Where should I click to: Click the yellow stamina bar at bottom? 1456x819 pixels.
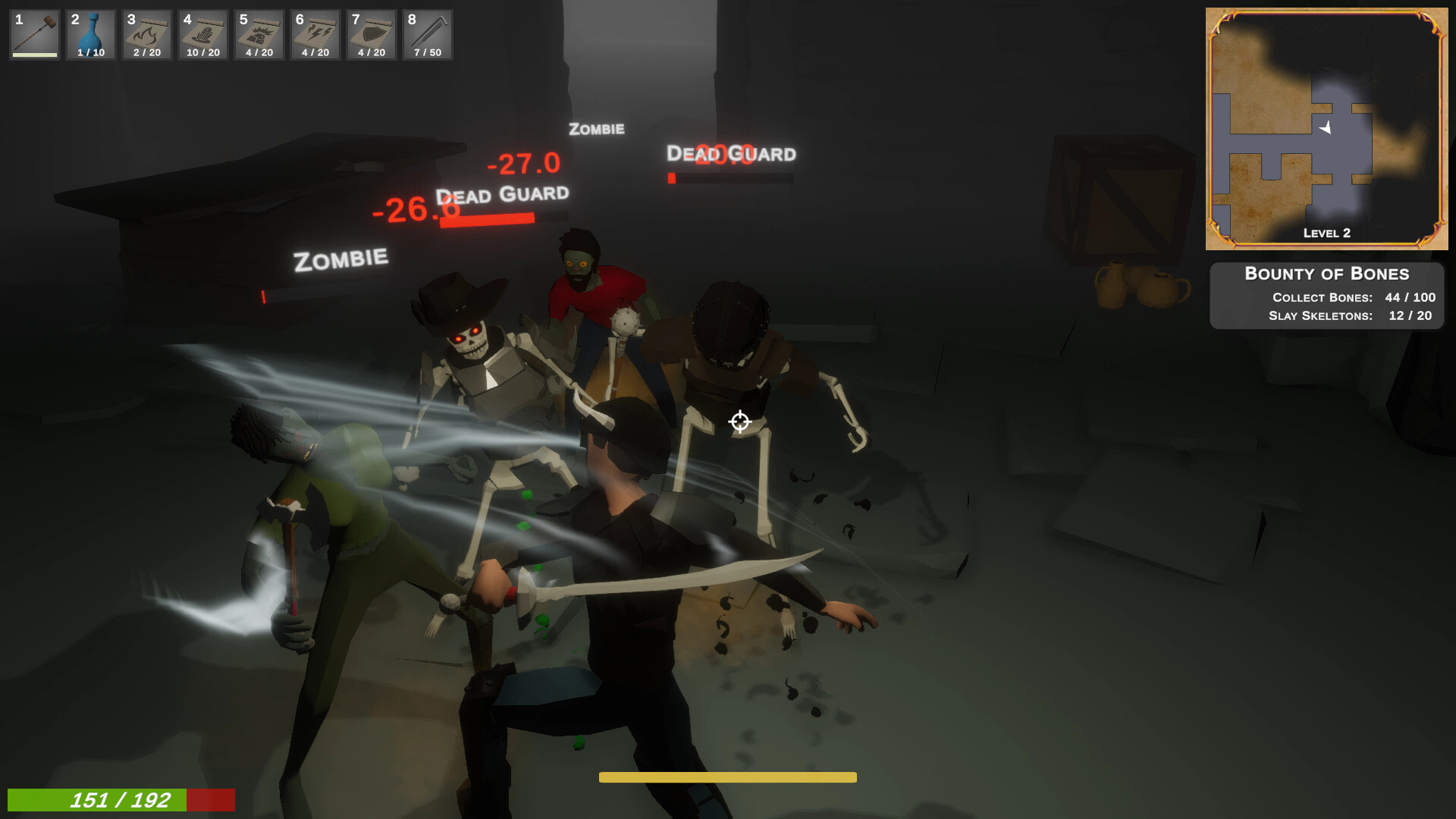pos(727,777)
